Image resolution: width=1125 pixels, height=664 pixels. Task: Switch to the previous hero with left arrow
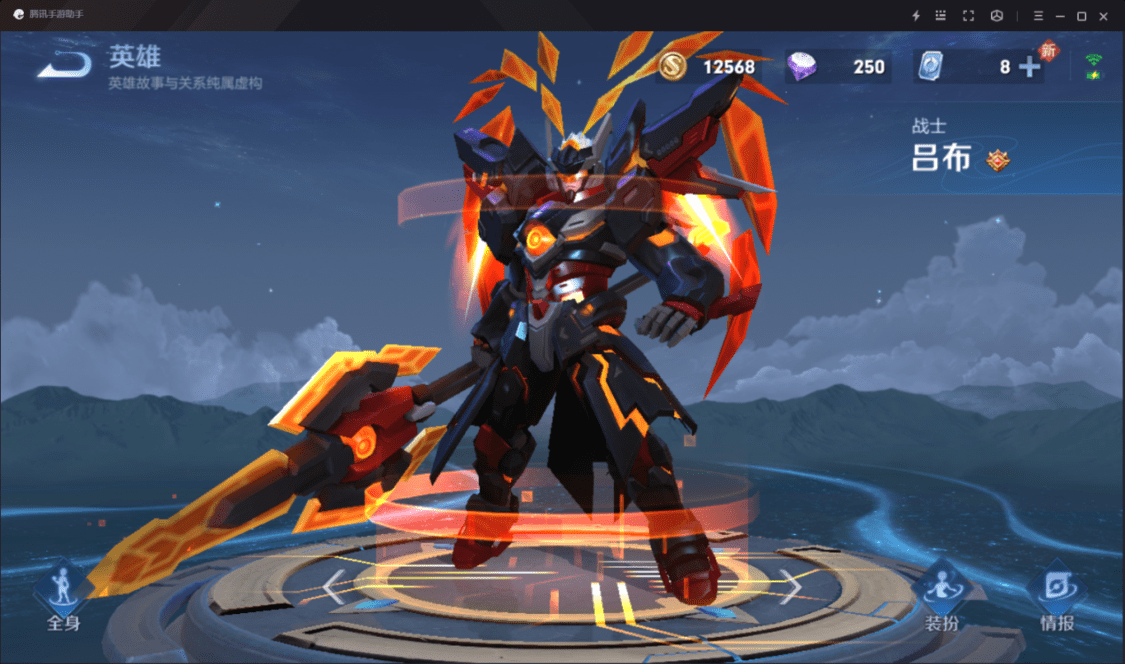pos(335,587)
